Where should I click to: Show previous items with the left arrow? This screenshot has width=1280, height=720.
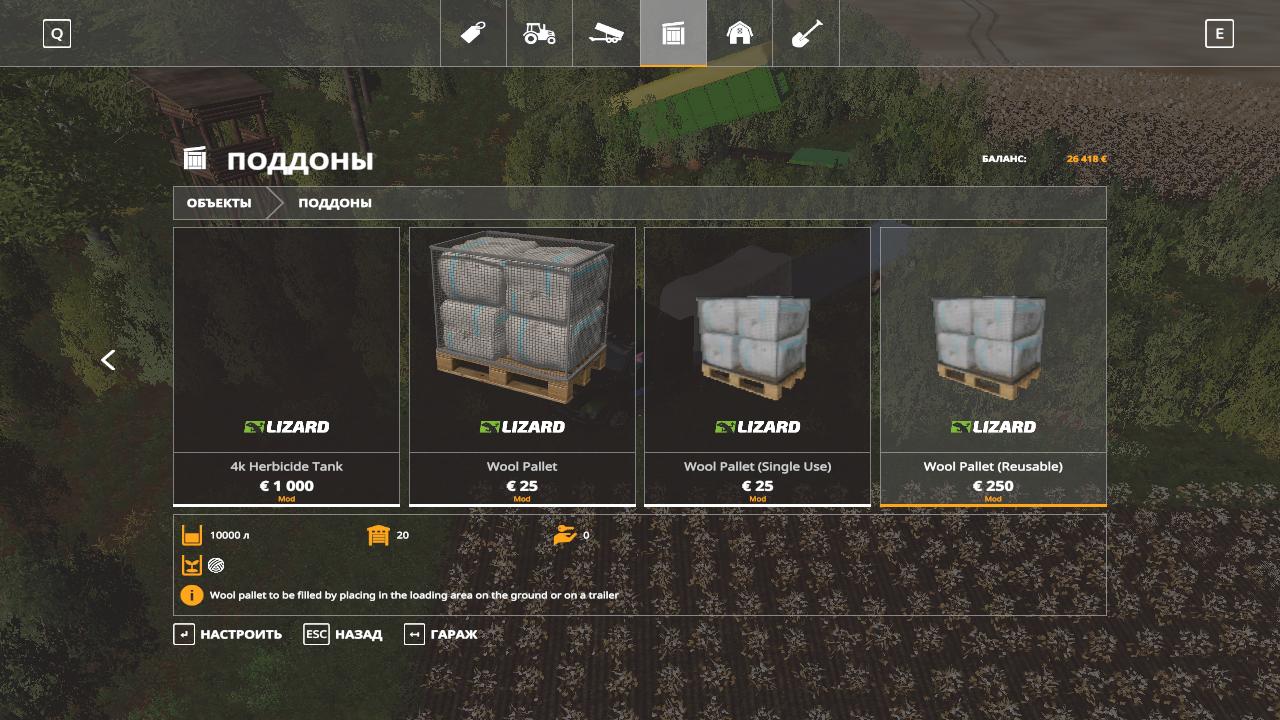[108, 360]
